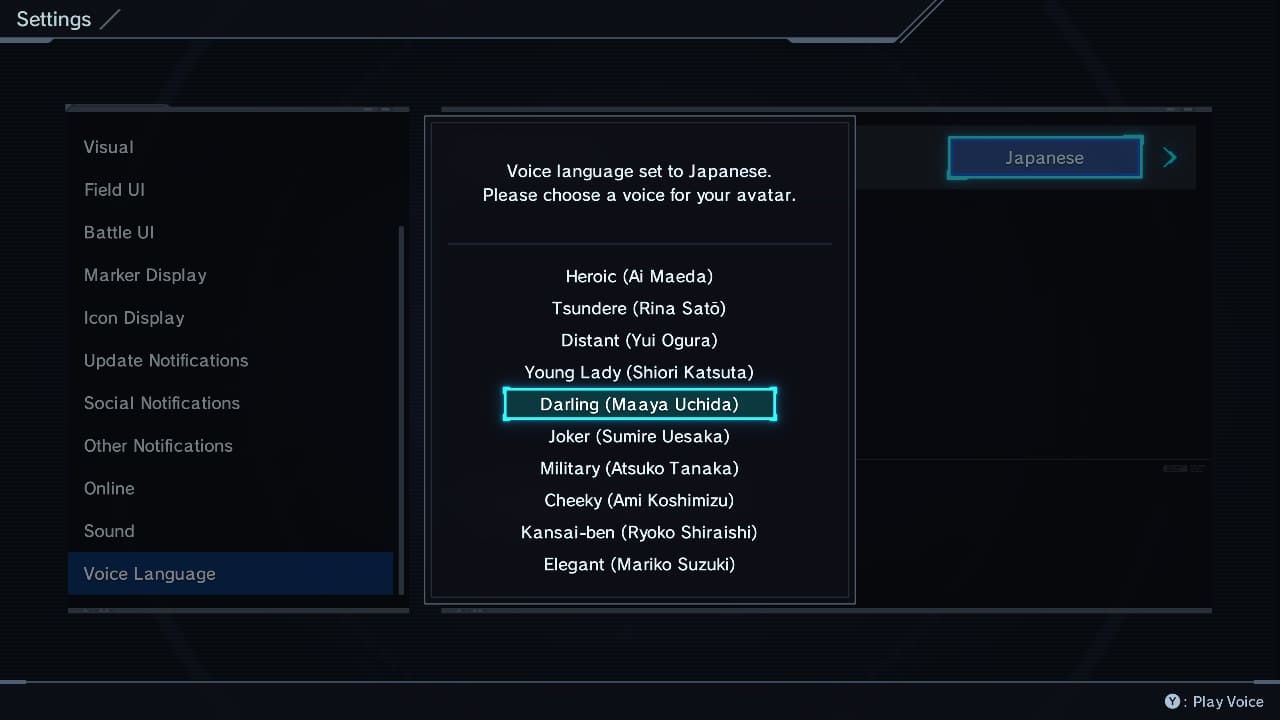Open the Battle UI settings

[119, 232]
